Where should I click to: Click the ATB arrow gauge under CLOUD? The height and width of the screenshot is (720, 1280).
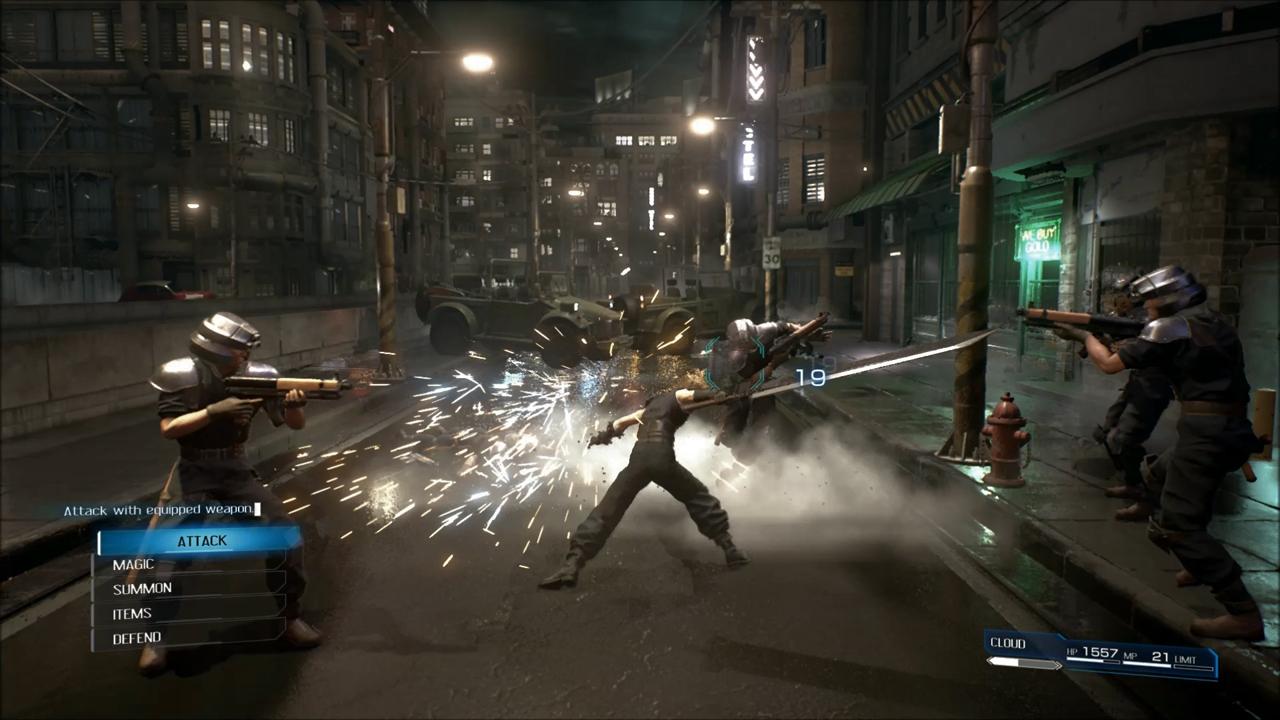point(1022,663)
